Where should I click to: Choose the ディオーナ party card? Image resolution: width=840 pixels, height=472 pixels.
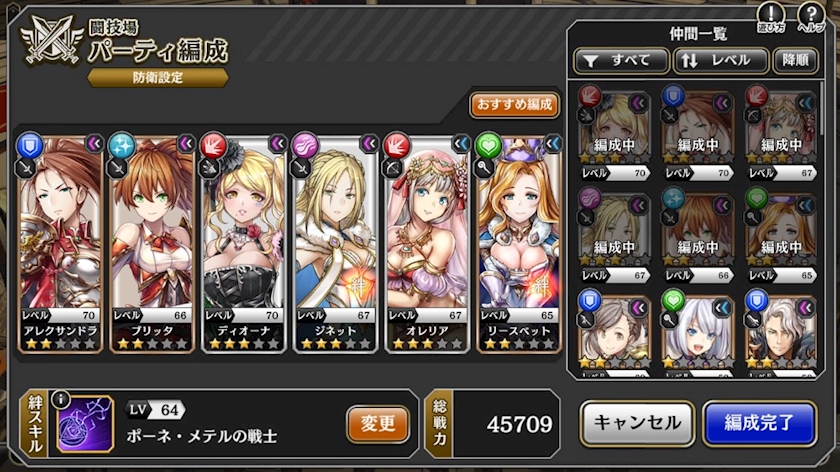[245, 242]
